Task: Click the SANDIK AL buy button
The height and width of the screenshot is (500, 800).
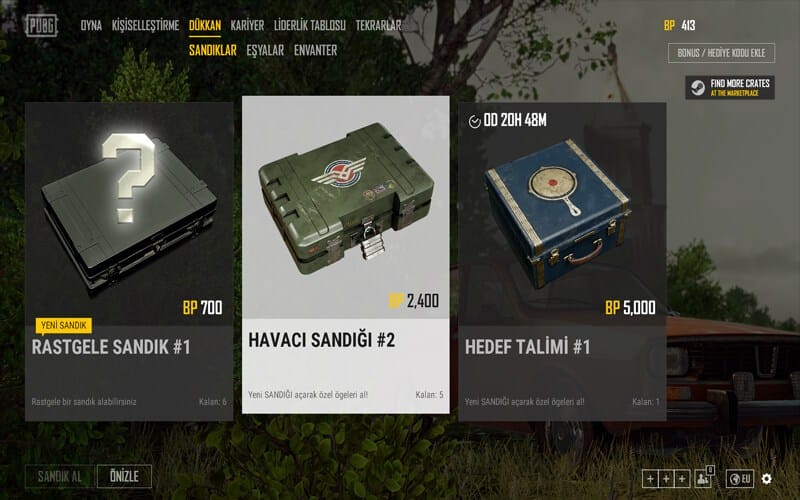Action: 60,477
